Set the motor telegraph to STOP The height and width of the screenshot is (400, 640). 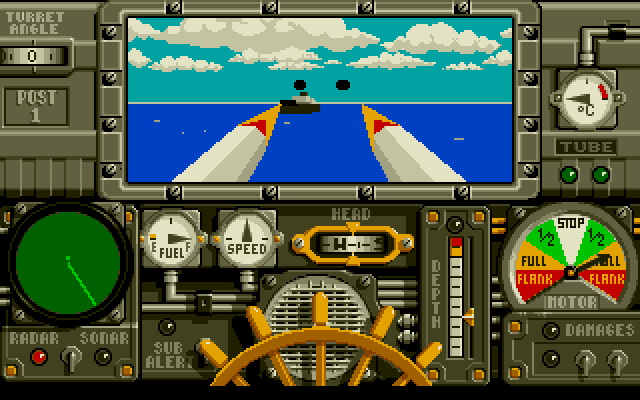click(x=569, y=222)
